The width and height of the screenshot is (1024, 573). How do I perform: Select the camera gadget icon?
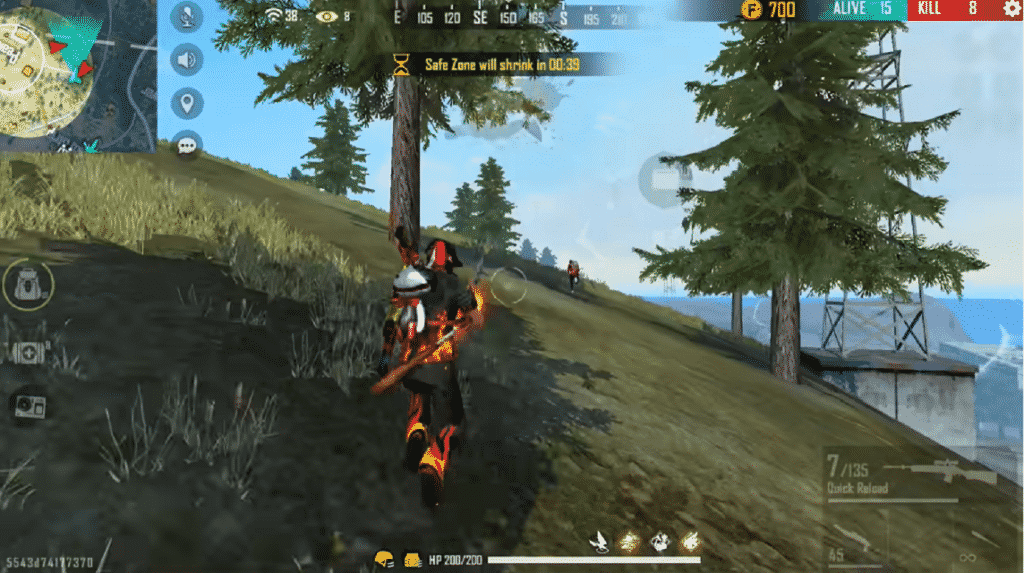(27, 405)
